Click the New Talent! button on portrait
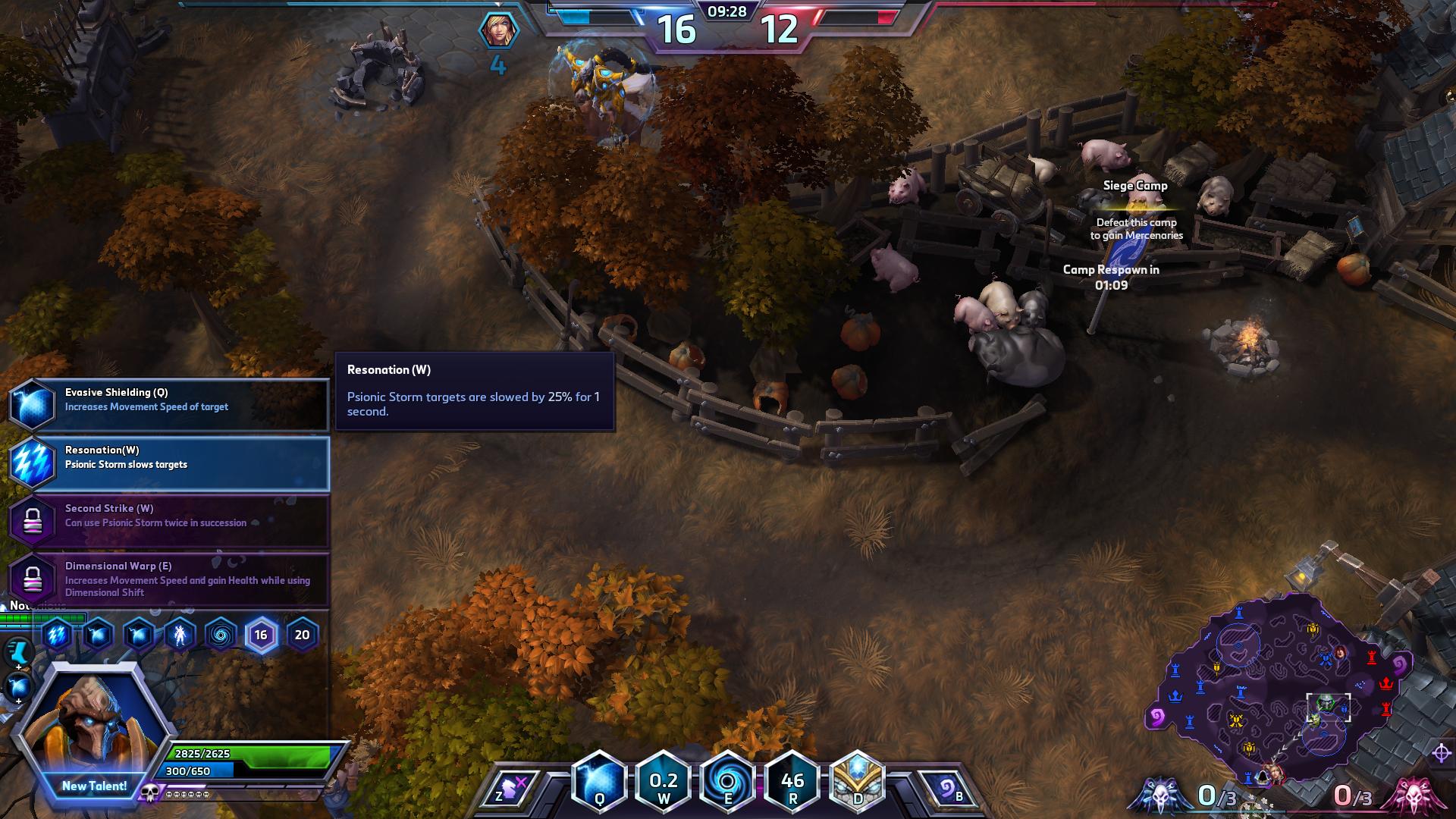1456x819 pixels. tap(94, 786)
